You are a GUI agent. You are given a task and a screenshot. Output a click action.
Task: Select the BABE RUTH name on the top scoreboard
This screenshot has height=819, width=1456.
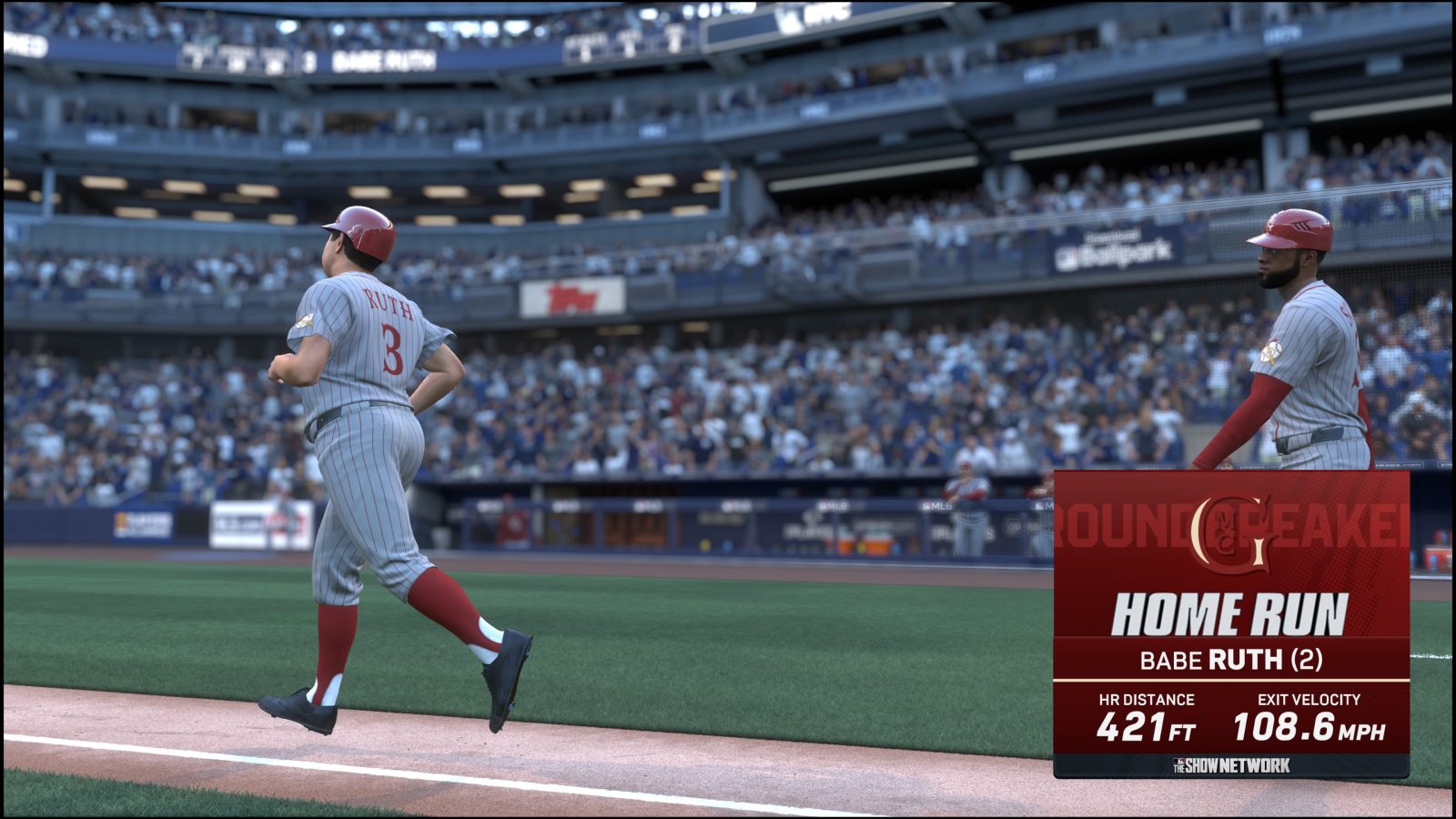pos(382,59)
